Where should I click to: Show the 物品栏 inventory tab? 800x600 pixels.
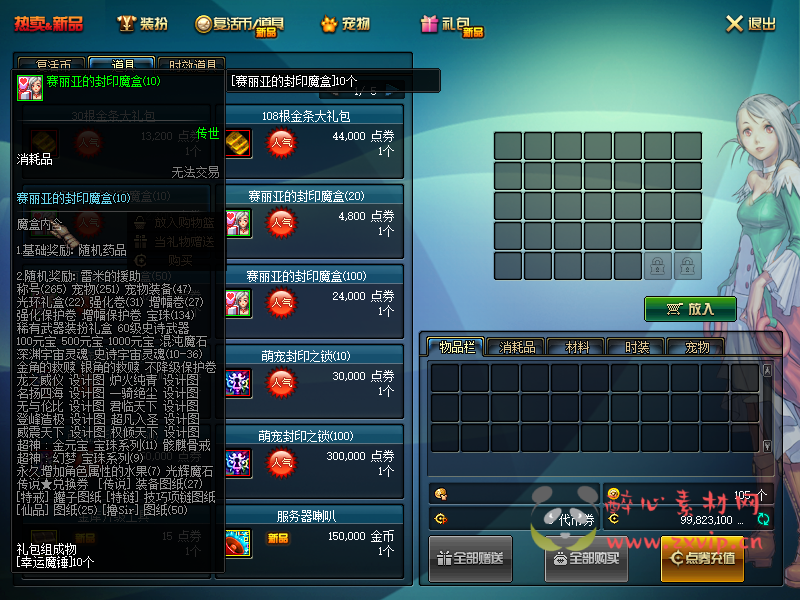pos(457,347)
